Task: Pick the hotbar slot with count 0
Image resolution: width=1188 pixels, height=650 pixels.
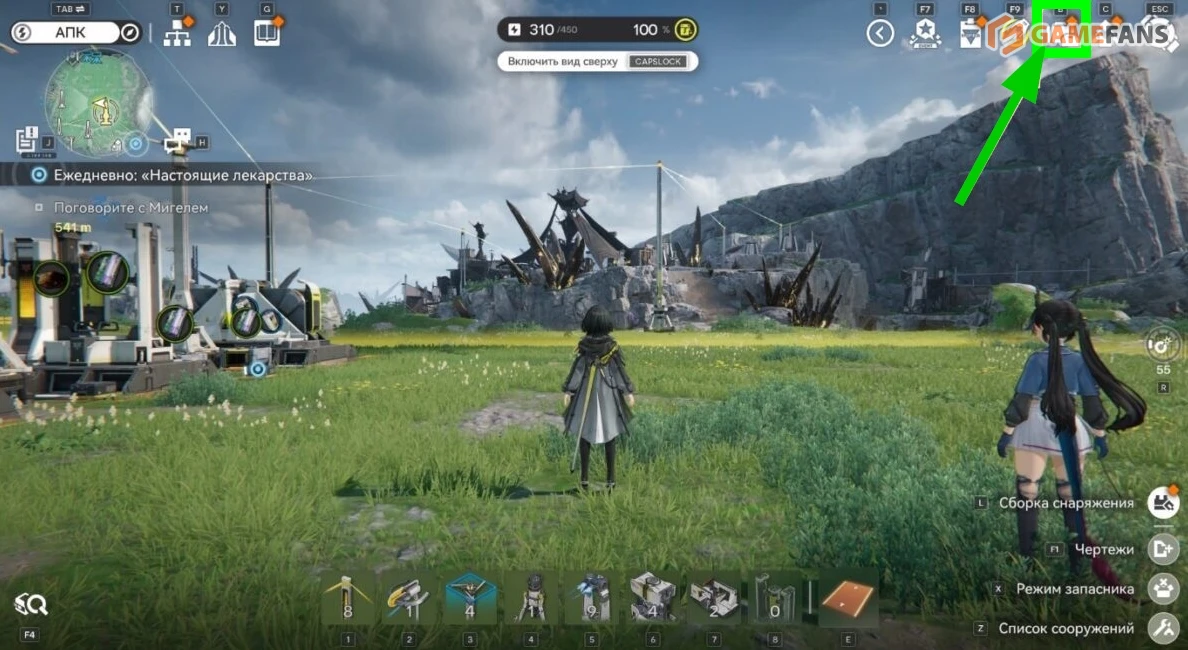Action: tap(773, 599)
